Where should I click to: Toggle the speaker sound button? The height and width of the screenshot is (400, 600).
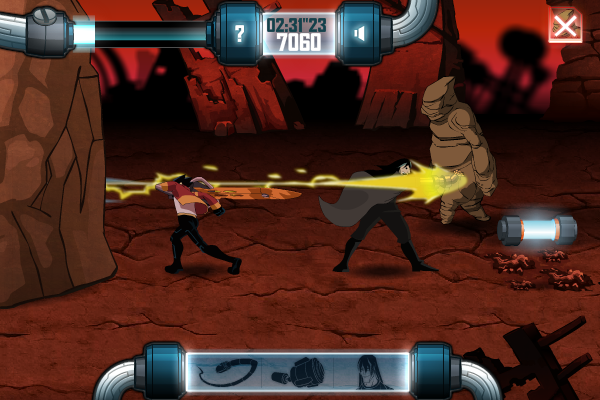click(358, 34)
